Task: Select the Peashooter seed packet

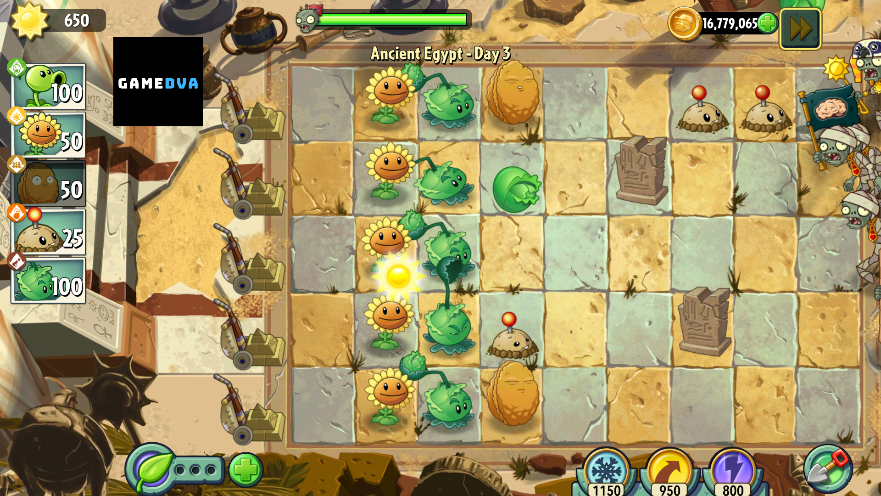Action: coord(48,85)
